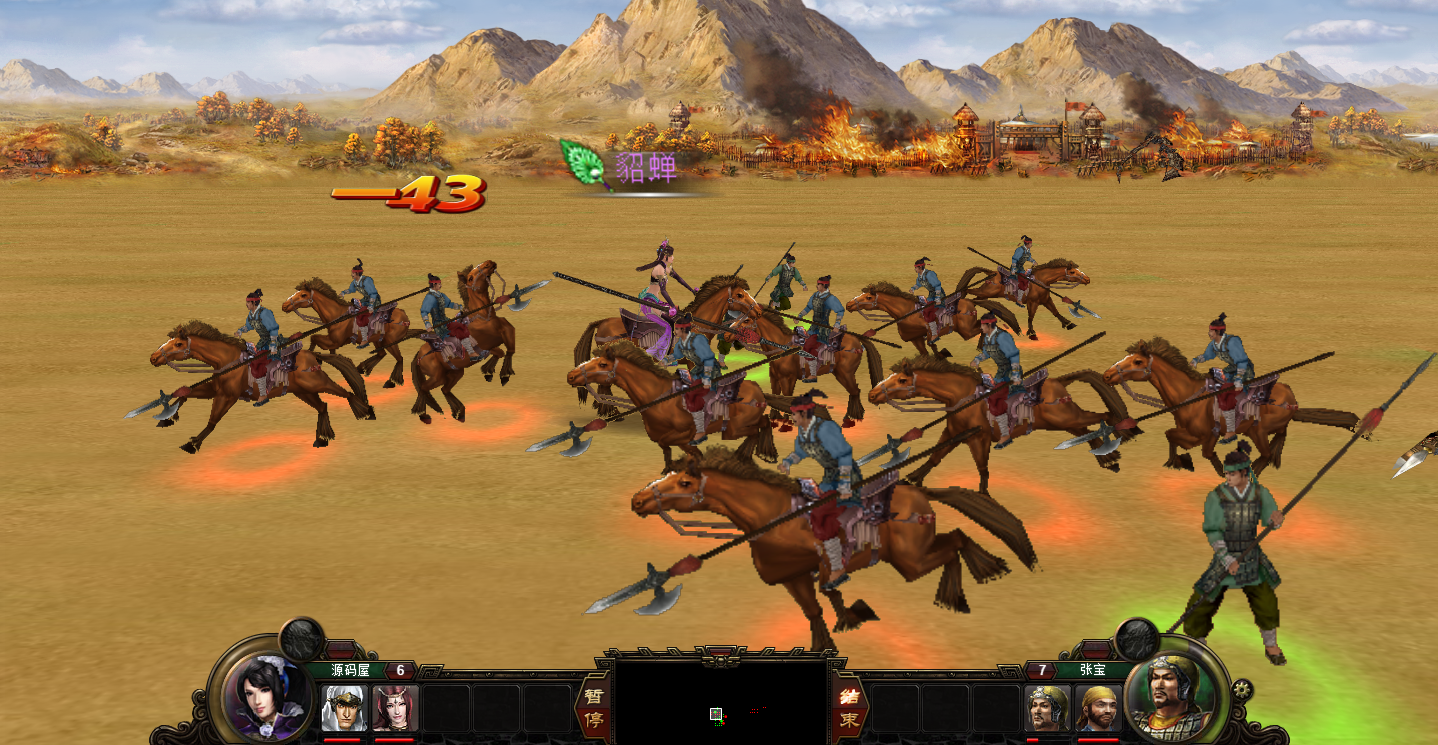Image resolution: width=1438 pixels, height=745 pixels.
Task: Open the gear settings icon
Action: (x=1242, y=689)
